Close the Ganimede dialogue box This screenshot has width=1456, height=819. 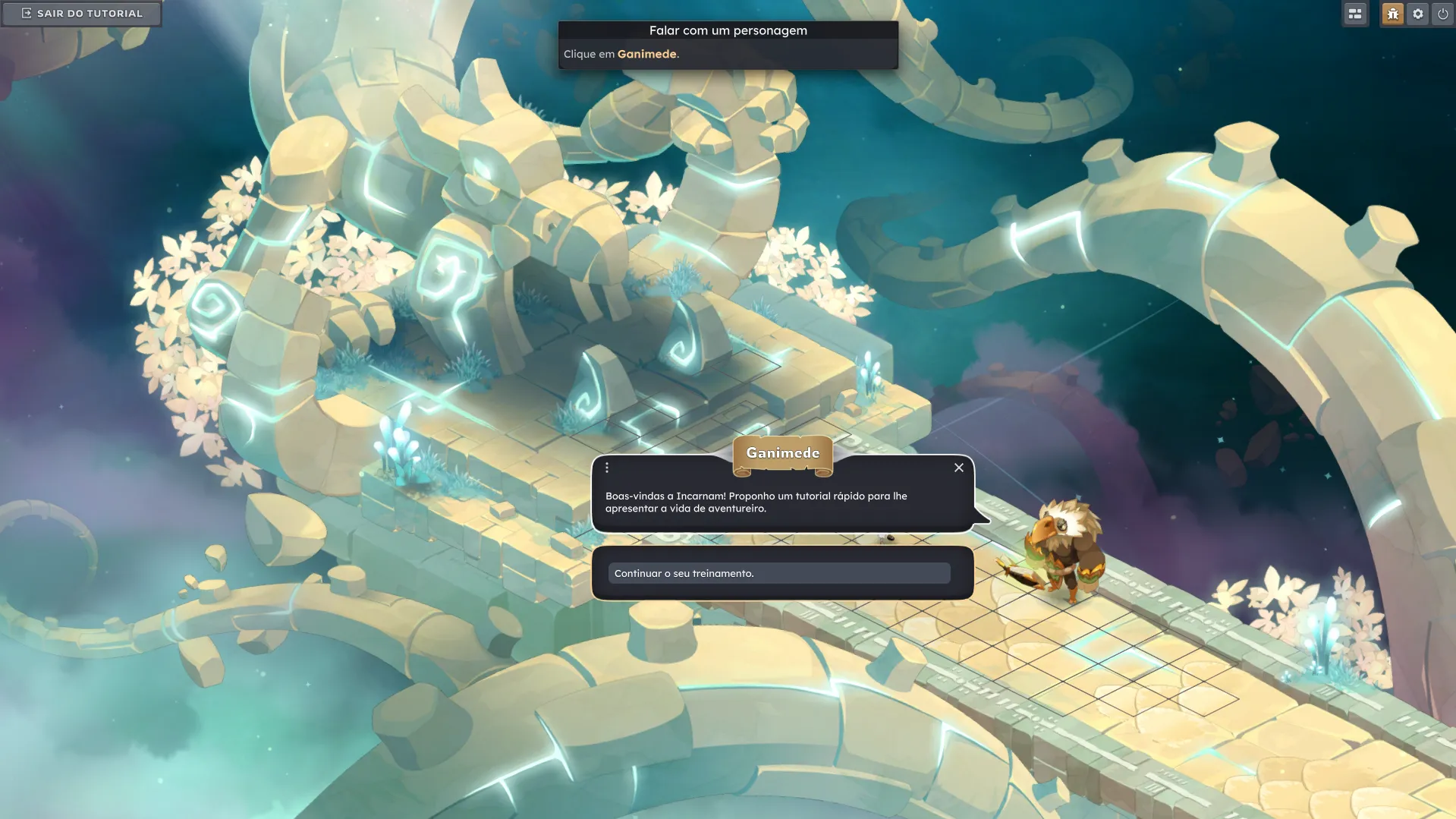point(959,468)
